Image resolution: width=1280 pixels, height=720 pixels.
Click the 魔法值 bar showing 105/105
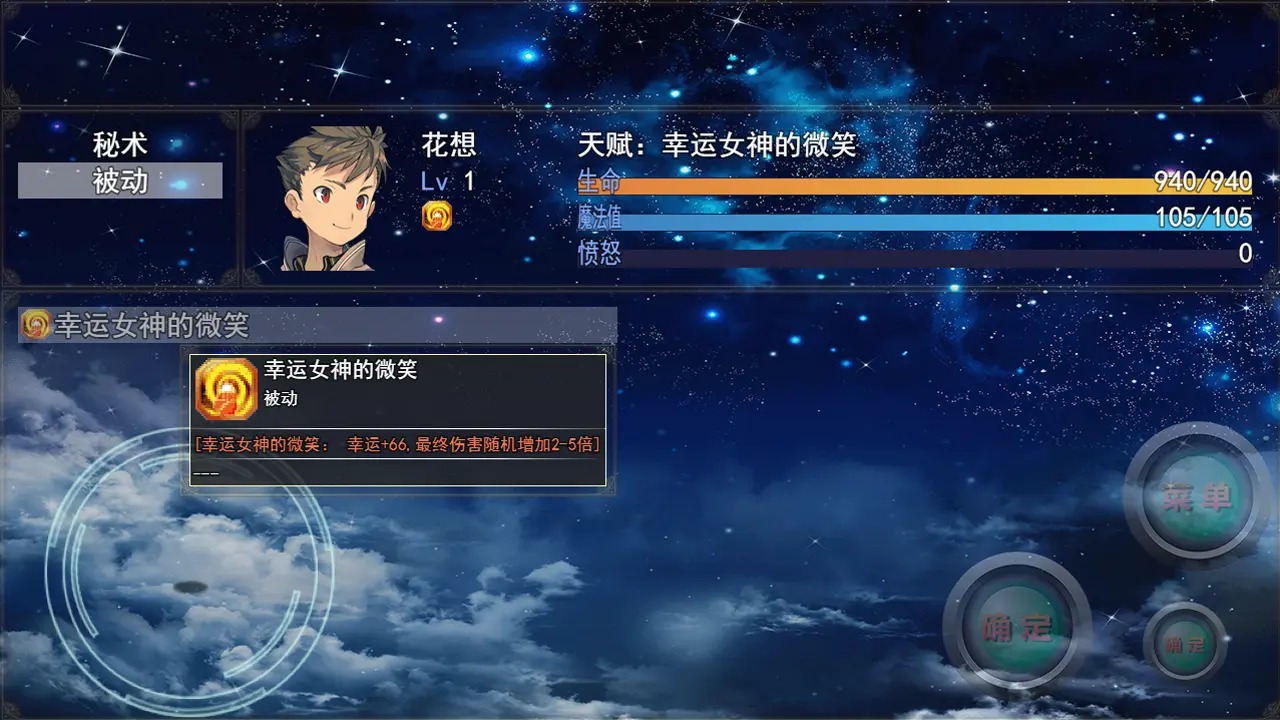tap(900, 222)
